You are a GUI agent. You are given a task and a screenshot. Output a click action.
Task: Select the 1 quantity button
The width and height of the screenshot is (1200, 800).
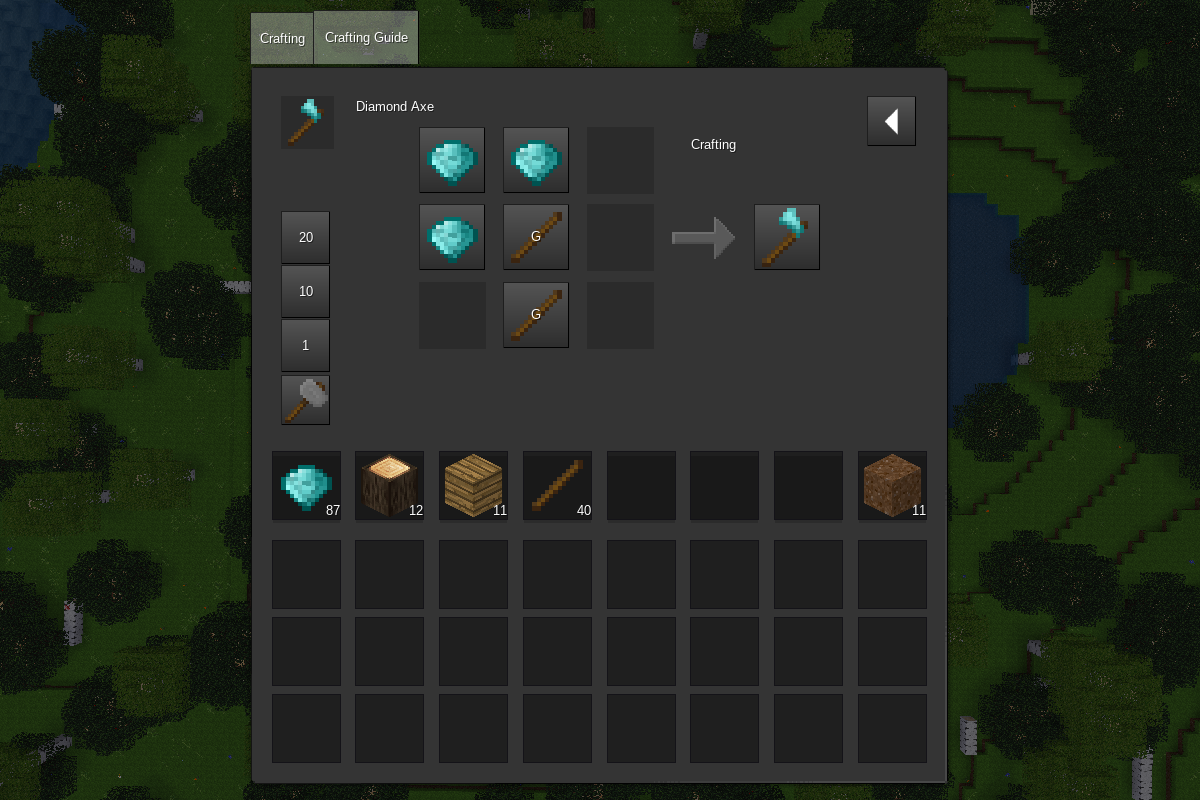(x=305, y=345)
